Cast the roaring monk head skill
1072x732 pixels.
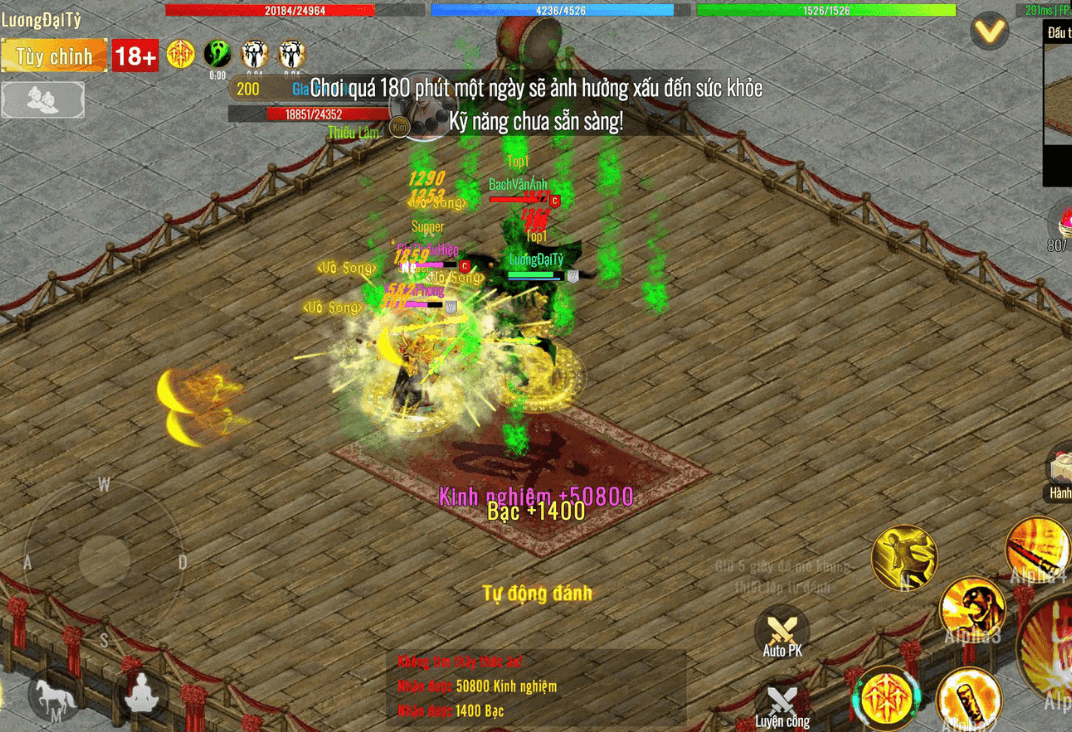[972, 609]
